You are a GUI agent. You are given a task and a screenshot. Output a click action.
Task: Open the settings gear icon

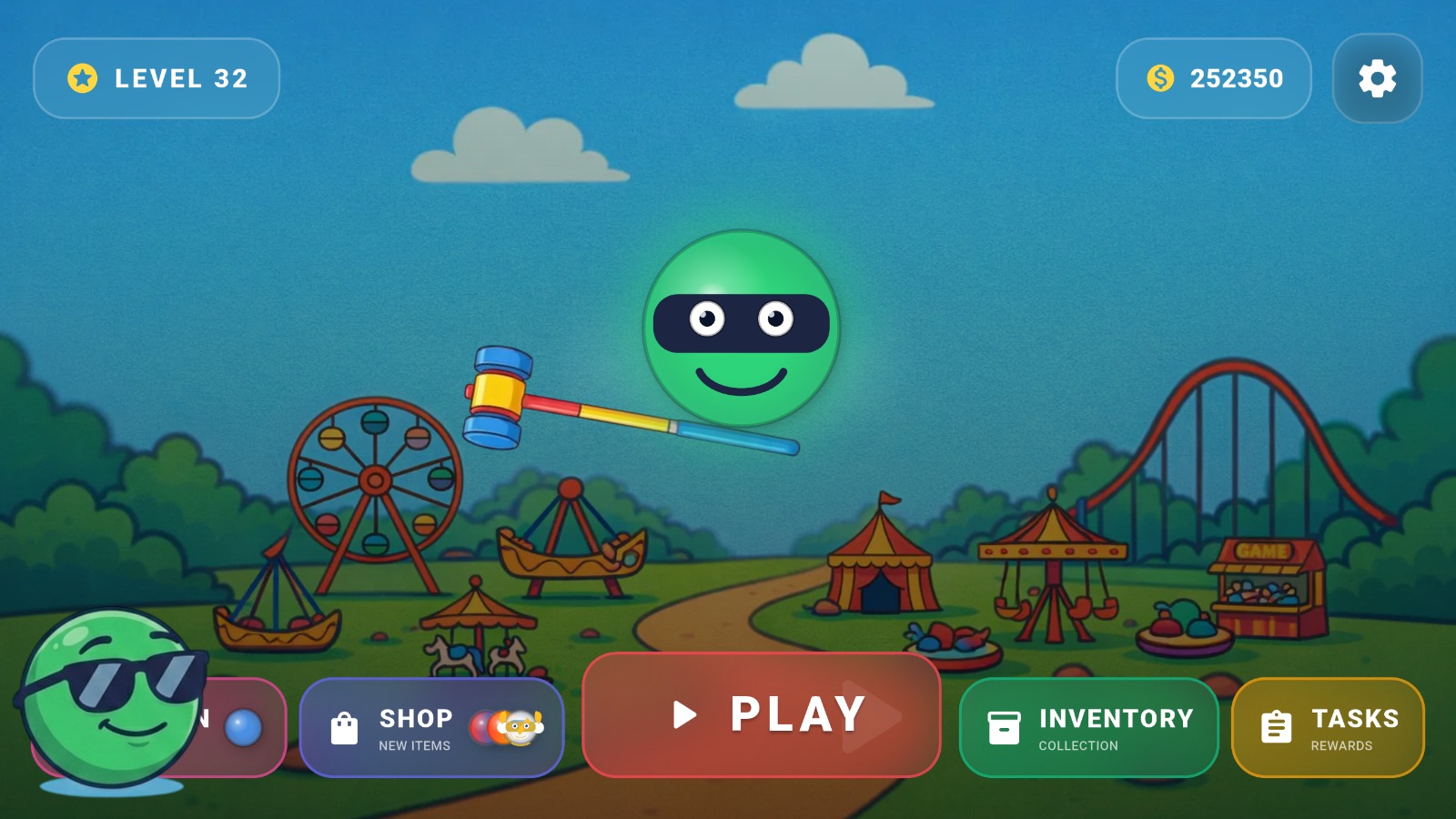pyautogui.click(x=1377, y=78)
